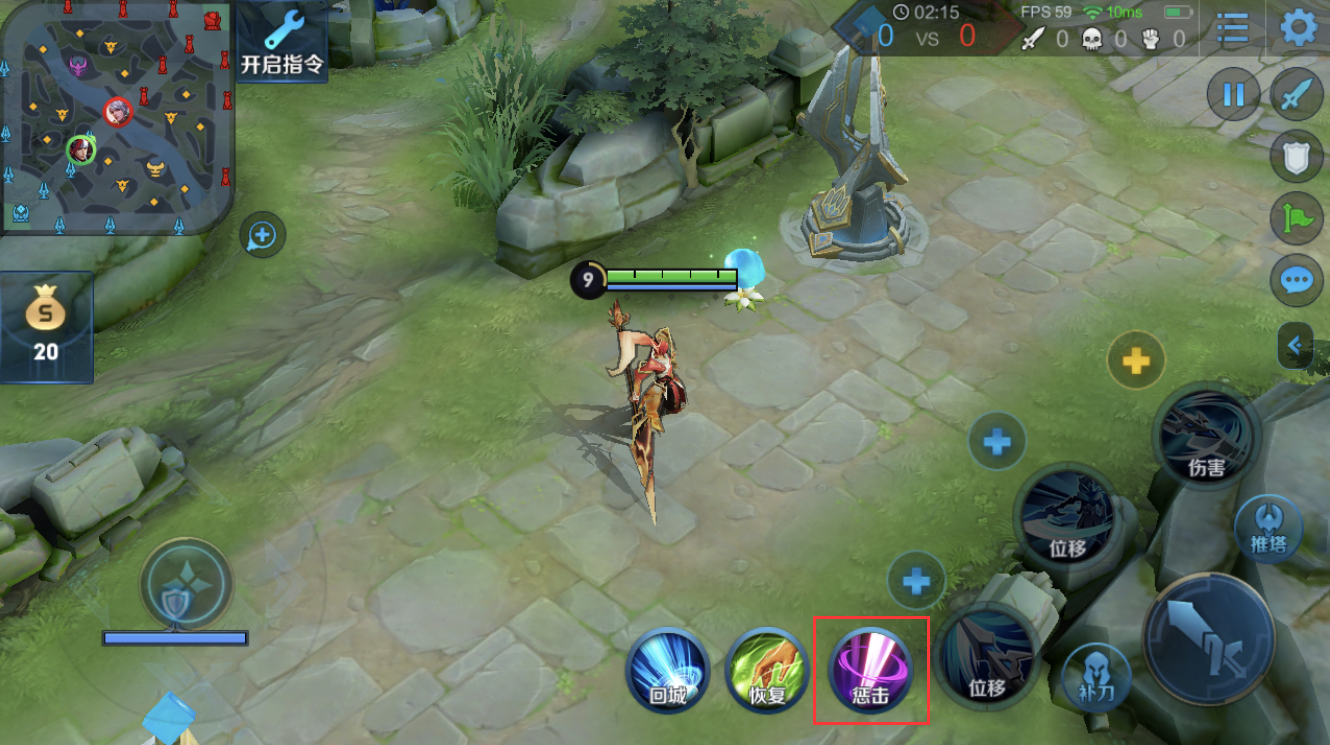
Task: Send the shield defend signal
Action: click(x=1297, y=156)
